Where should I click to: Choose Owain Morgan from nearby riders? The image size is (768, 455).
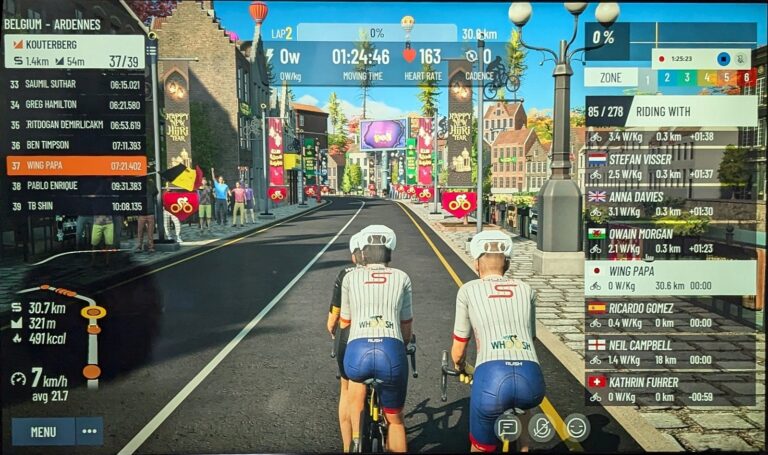pos(670,240)
